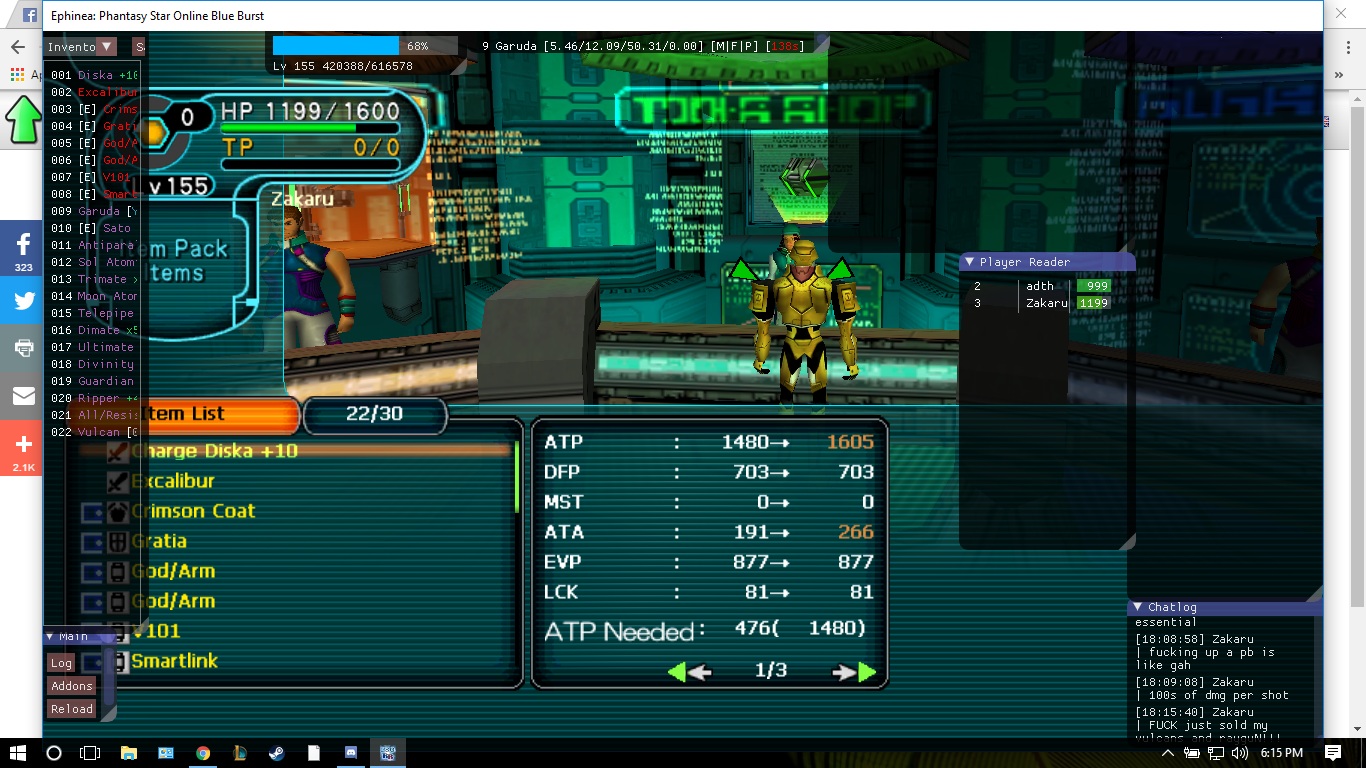Select the V101 unit entry
Viewport: 1366px width, 768px height.
[157, 631]
